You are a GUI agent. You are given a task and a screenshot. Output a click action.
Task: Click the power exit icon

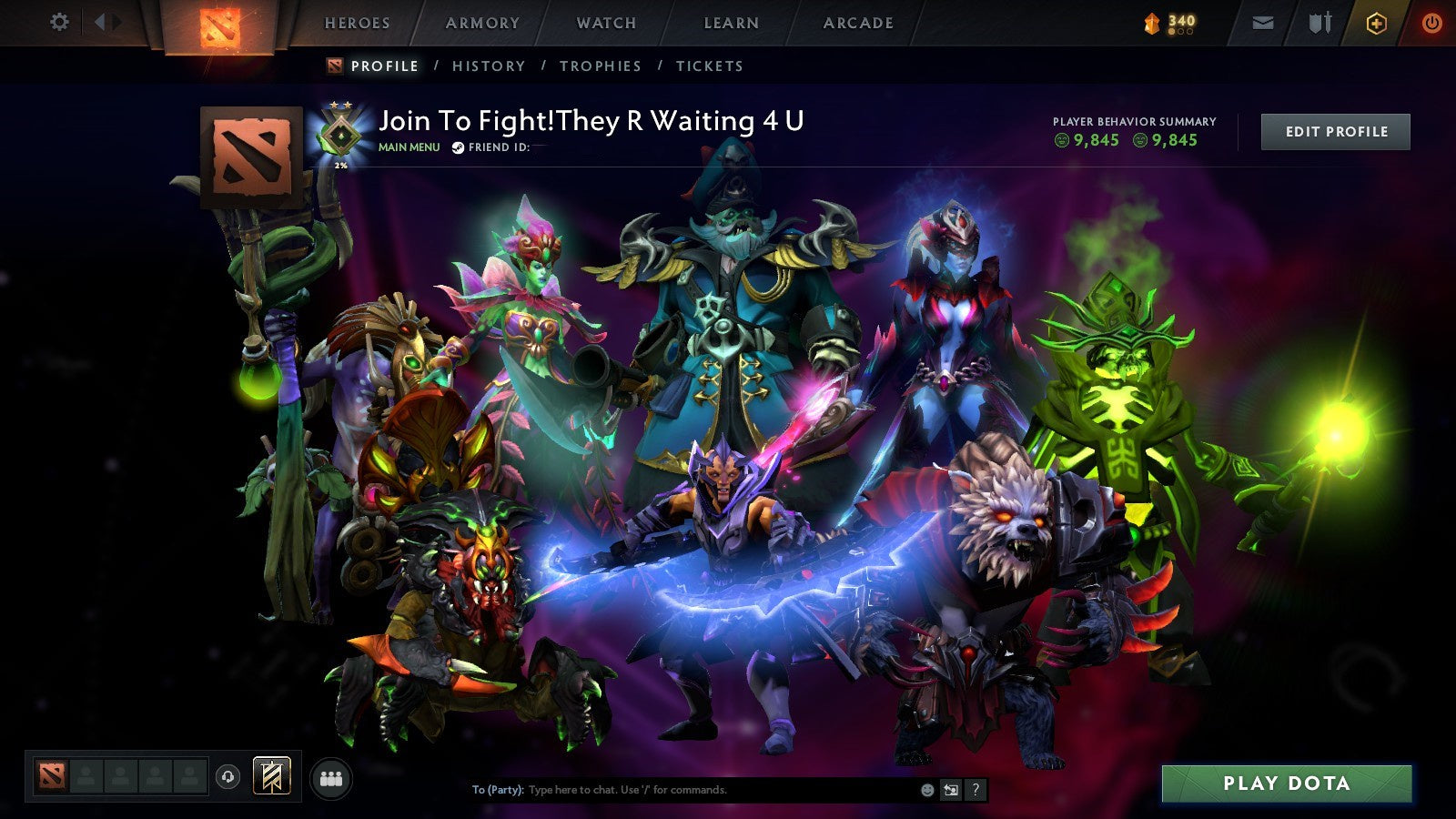[1431, 23]
